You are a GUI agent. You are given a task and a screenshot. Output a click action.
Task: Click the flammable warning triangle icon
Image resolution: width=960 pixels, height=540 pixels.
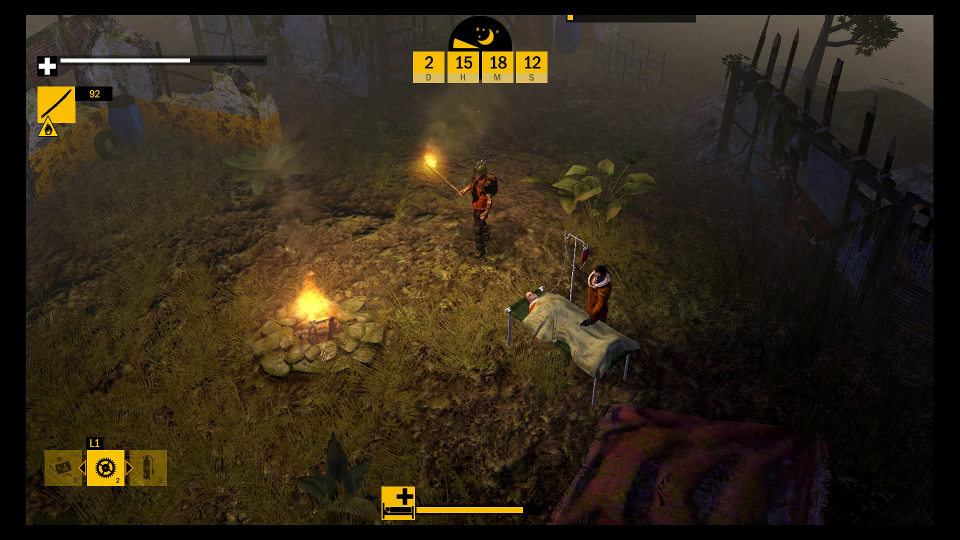tap(47, 128)
